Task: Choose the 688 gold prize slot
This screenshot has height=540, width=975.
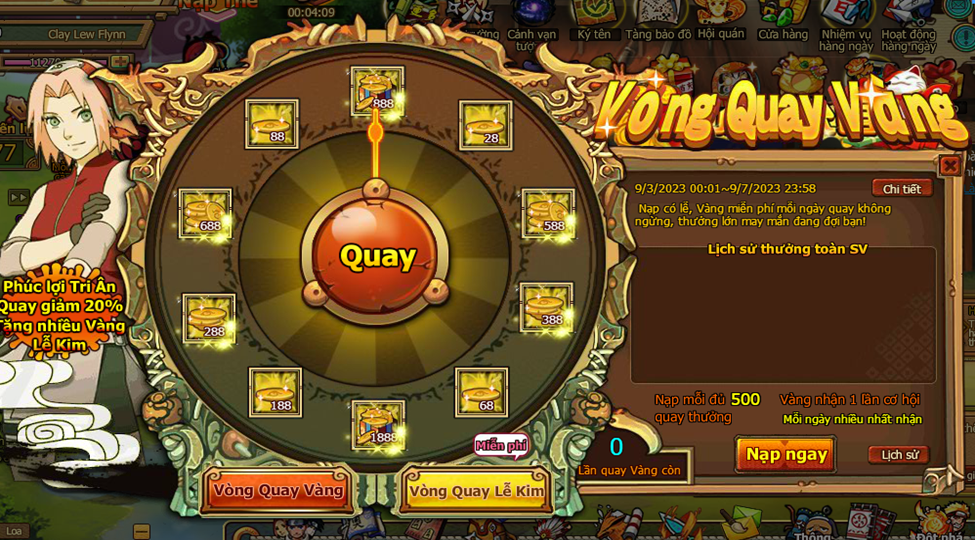Action: [x=205, y=213]
